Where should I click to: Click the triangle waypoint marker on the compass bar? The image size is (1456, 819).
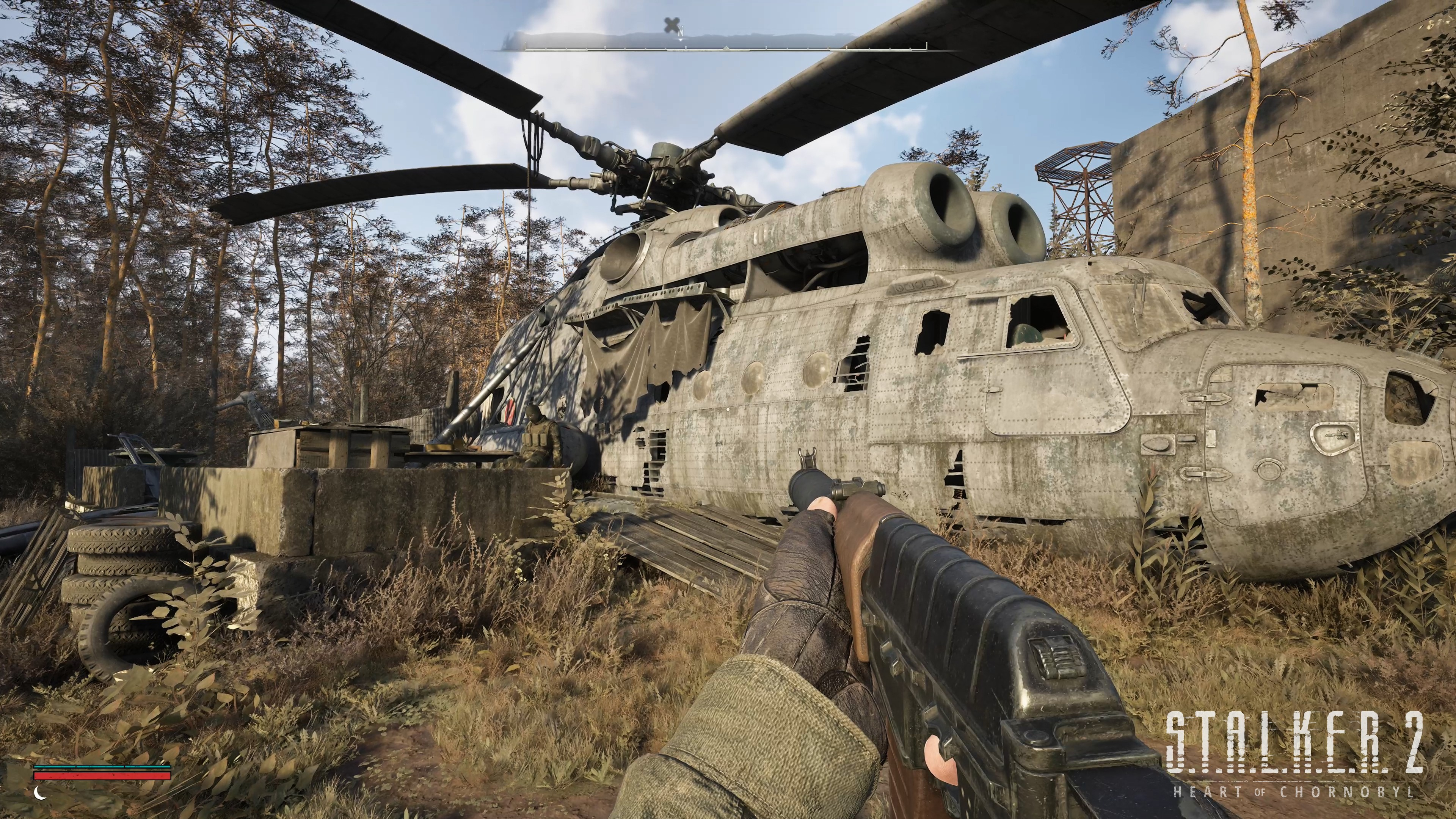coord(726,48)
